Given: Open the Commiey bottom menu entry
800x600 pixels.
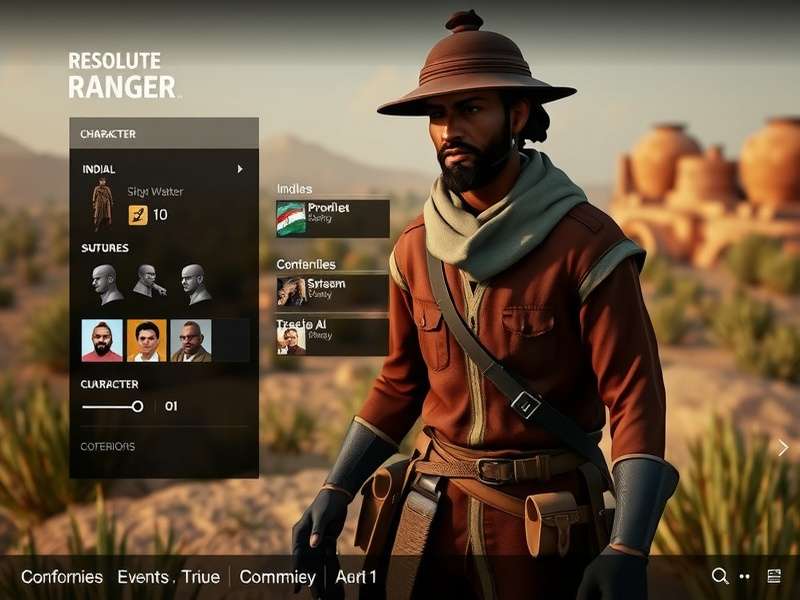Looking at the screenshot, I should click(x=277, y=577).
